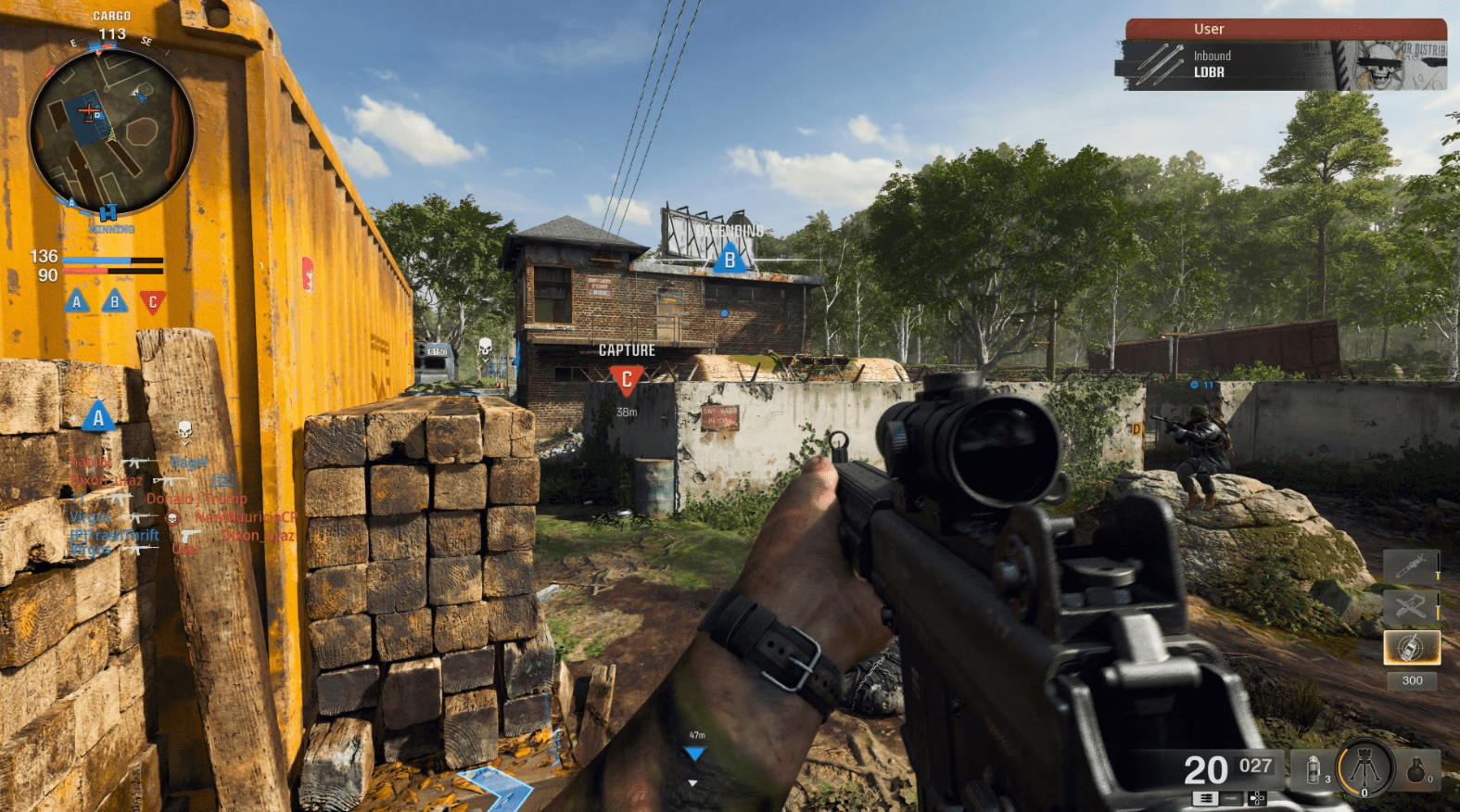Open the CAPTURE point C marker
The width and height of the screenshot is (1460, 812).
pyautogui.click(x=628, y=375)
